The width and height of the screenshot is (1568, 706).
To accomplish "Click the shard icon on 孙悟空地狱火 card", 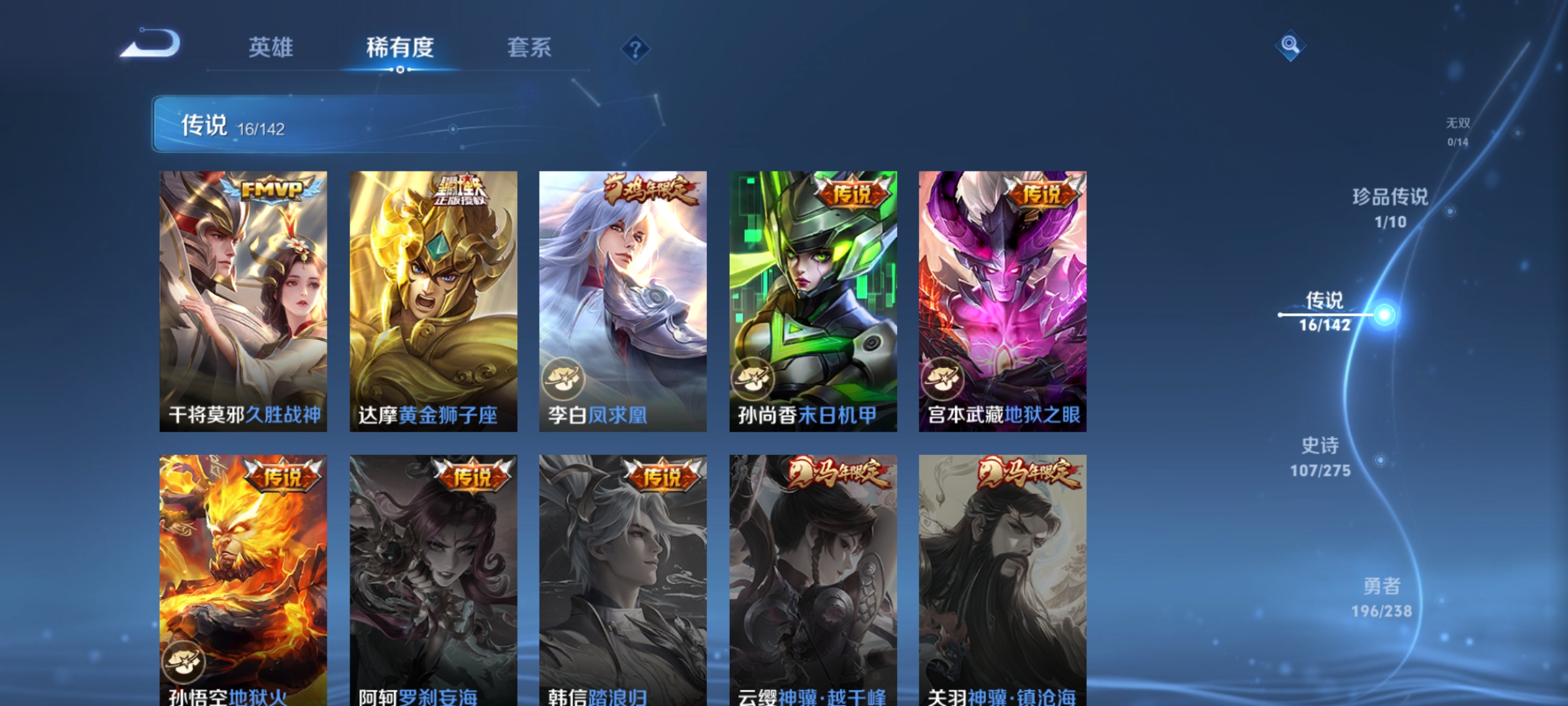I will [185, 662].
